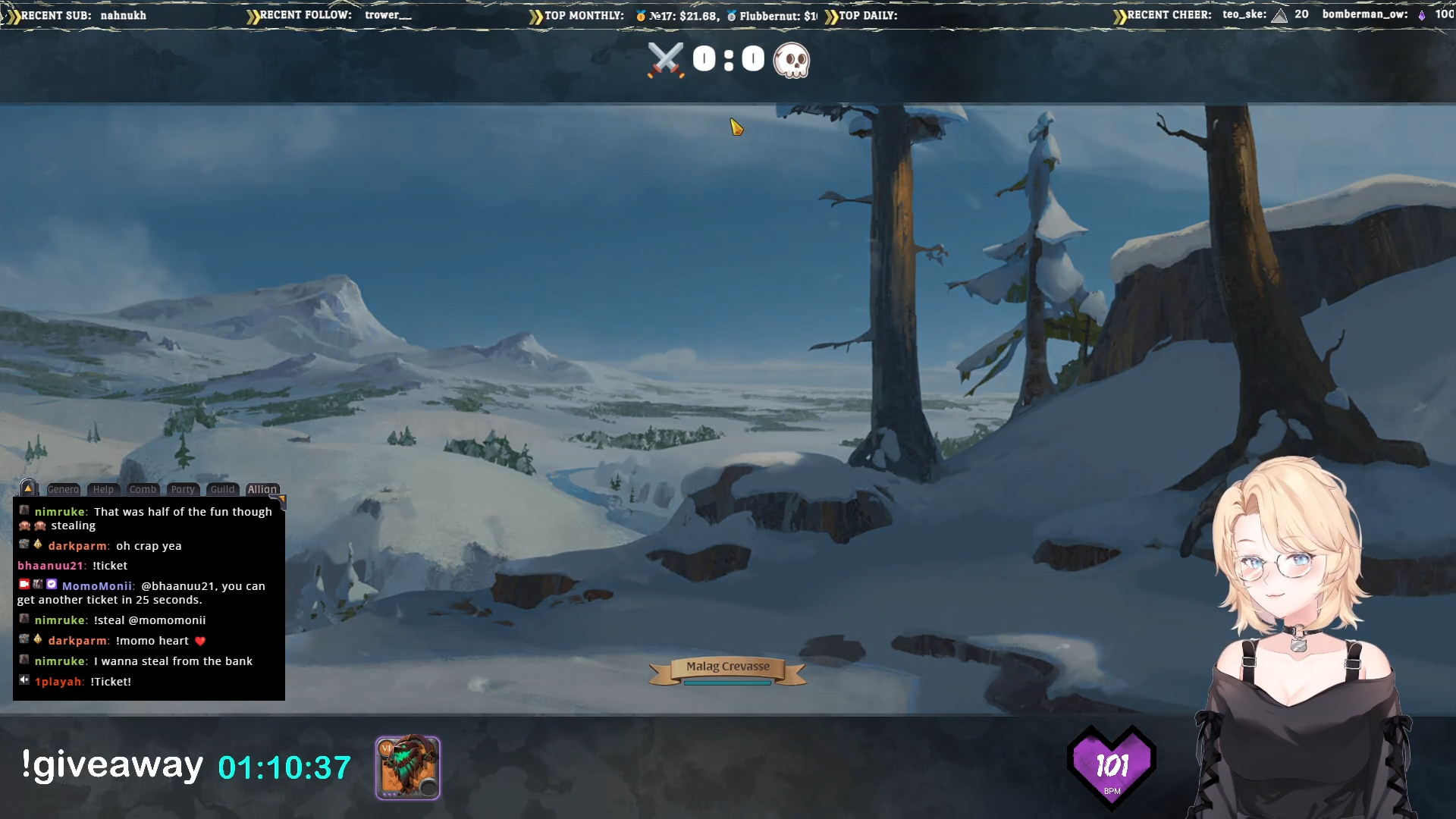Switch to the General chat tab
1456x819 pixels.
[63, 489]
